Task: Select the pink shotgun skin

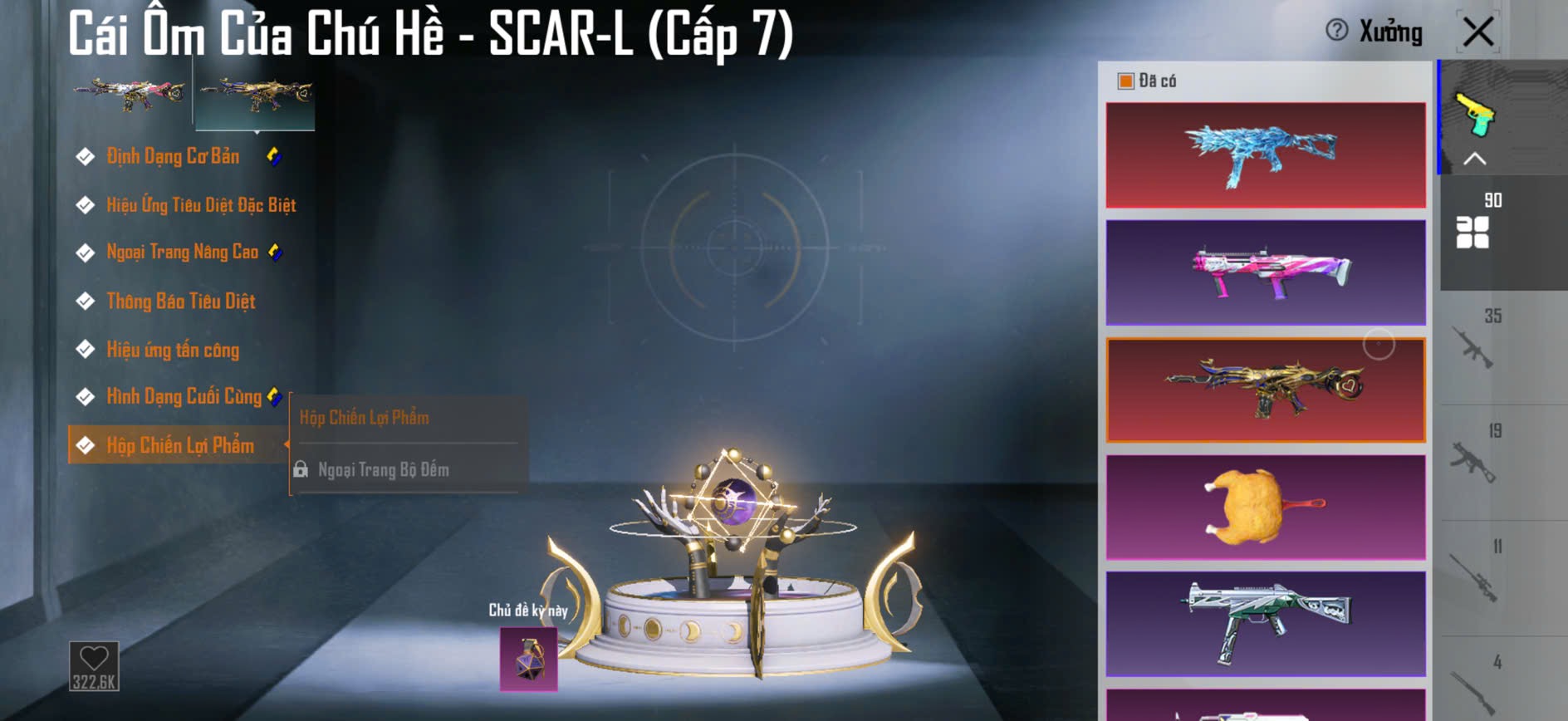Action: click(1265, 272)
